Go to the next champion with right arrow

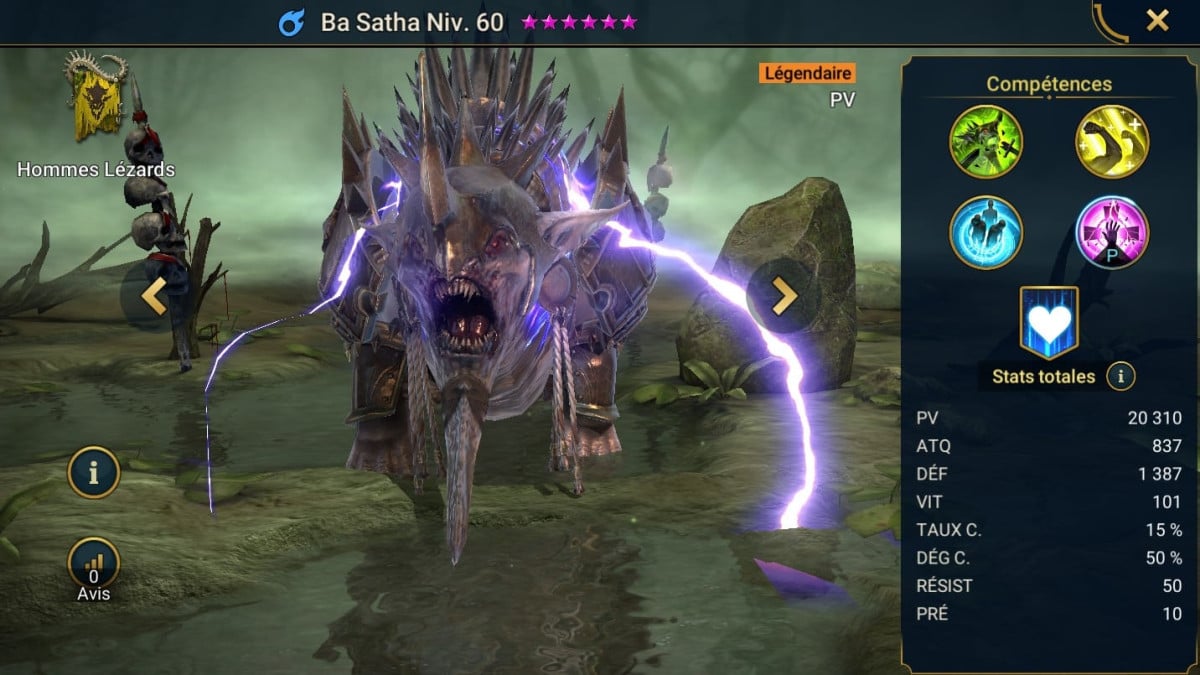coord(783,295)
